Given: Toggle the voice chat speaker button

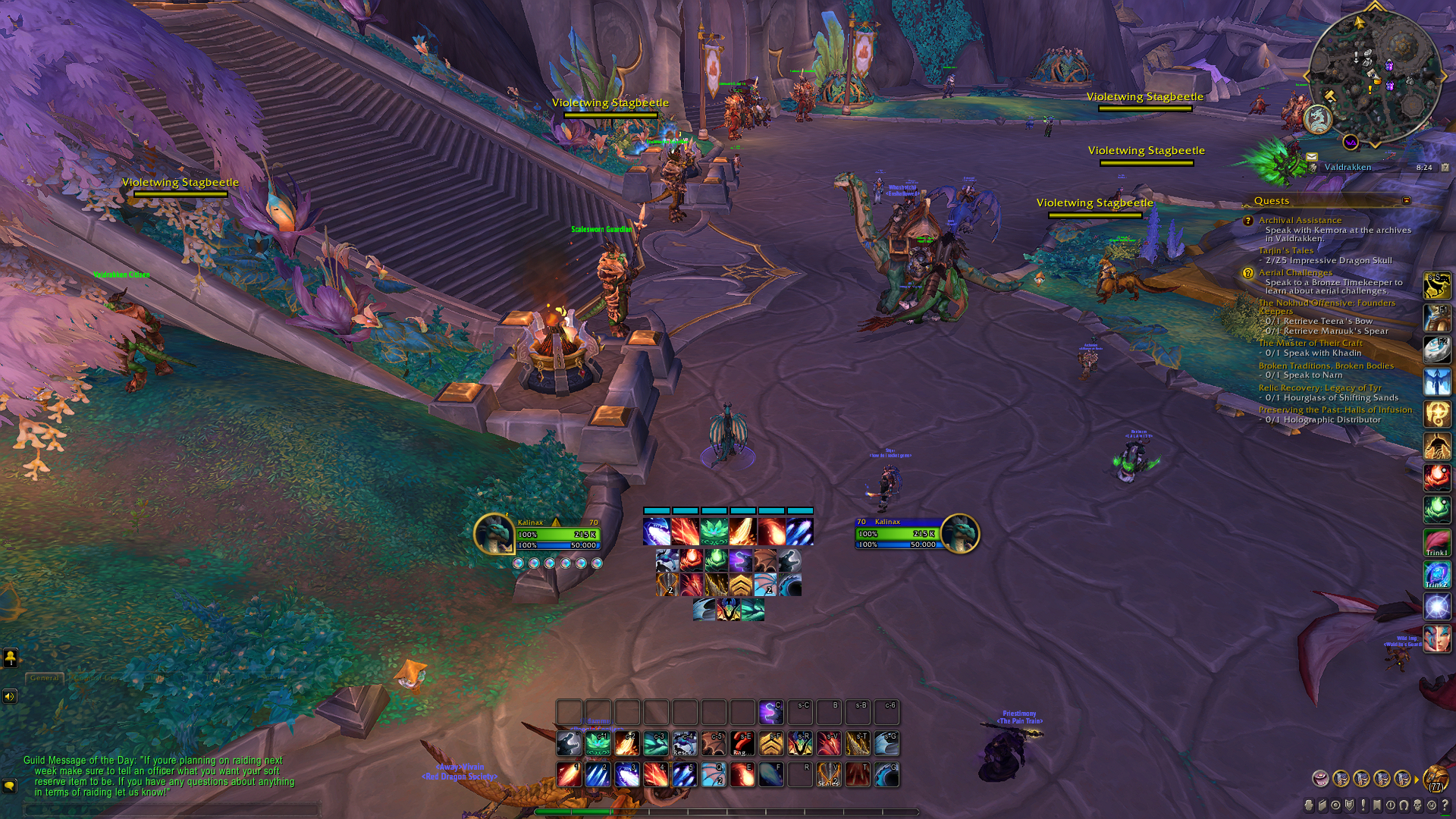Looking at the screenshot, I should [x=10, y=696].
